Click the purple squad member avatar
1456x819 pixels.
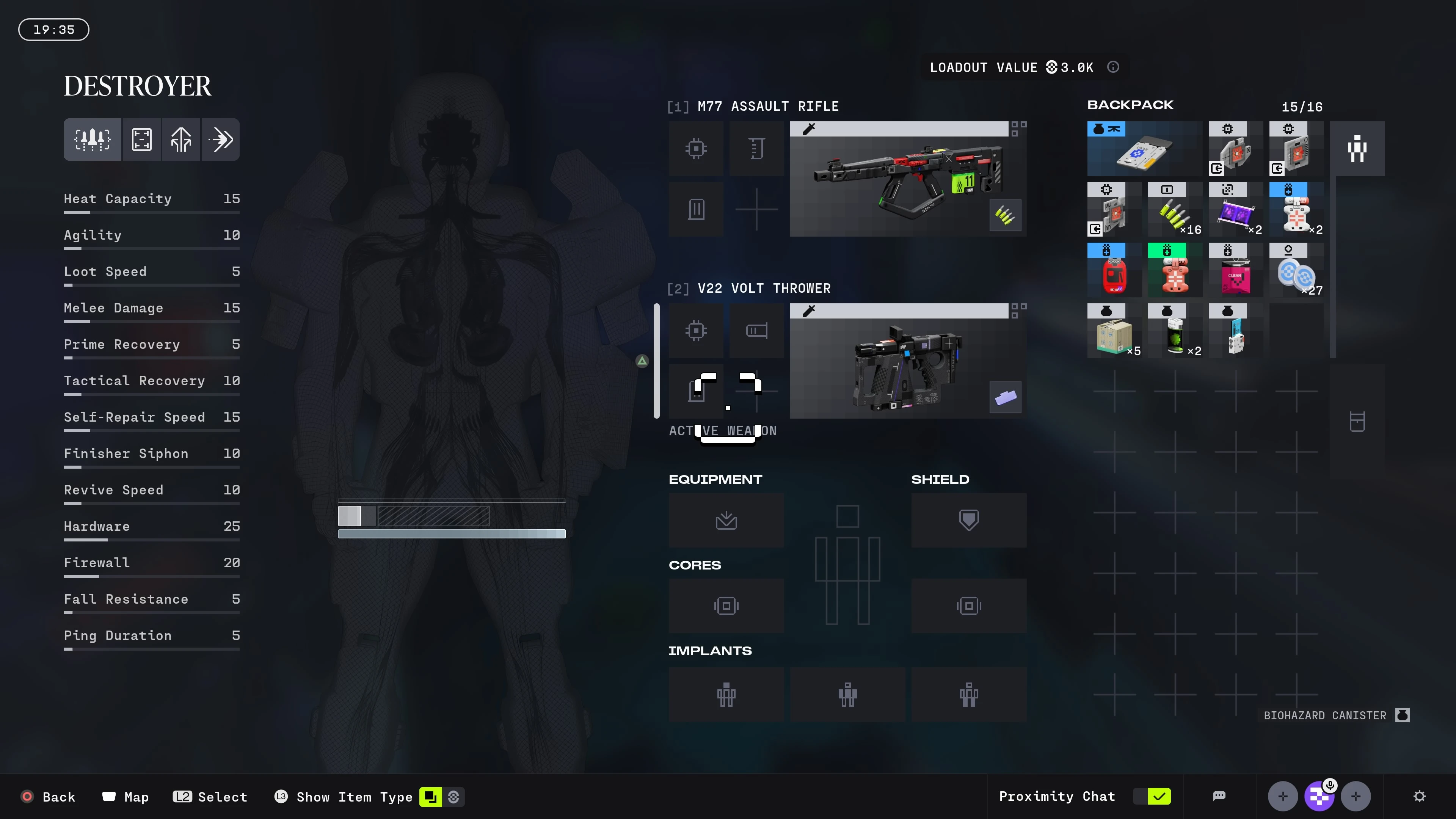click(x=1319, y=796)
